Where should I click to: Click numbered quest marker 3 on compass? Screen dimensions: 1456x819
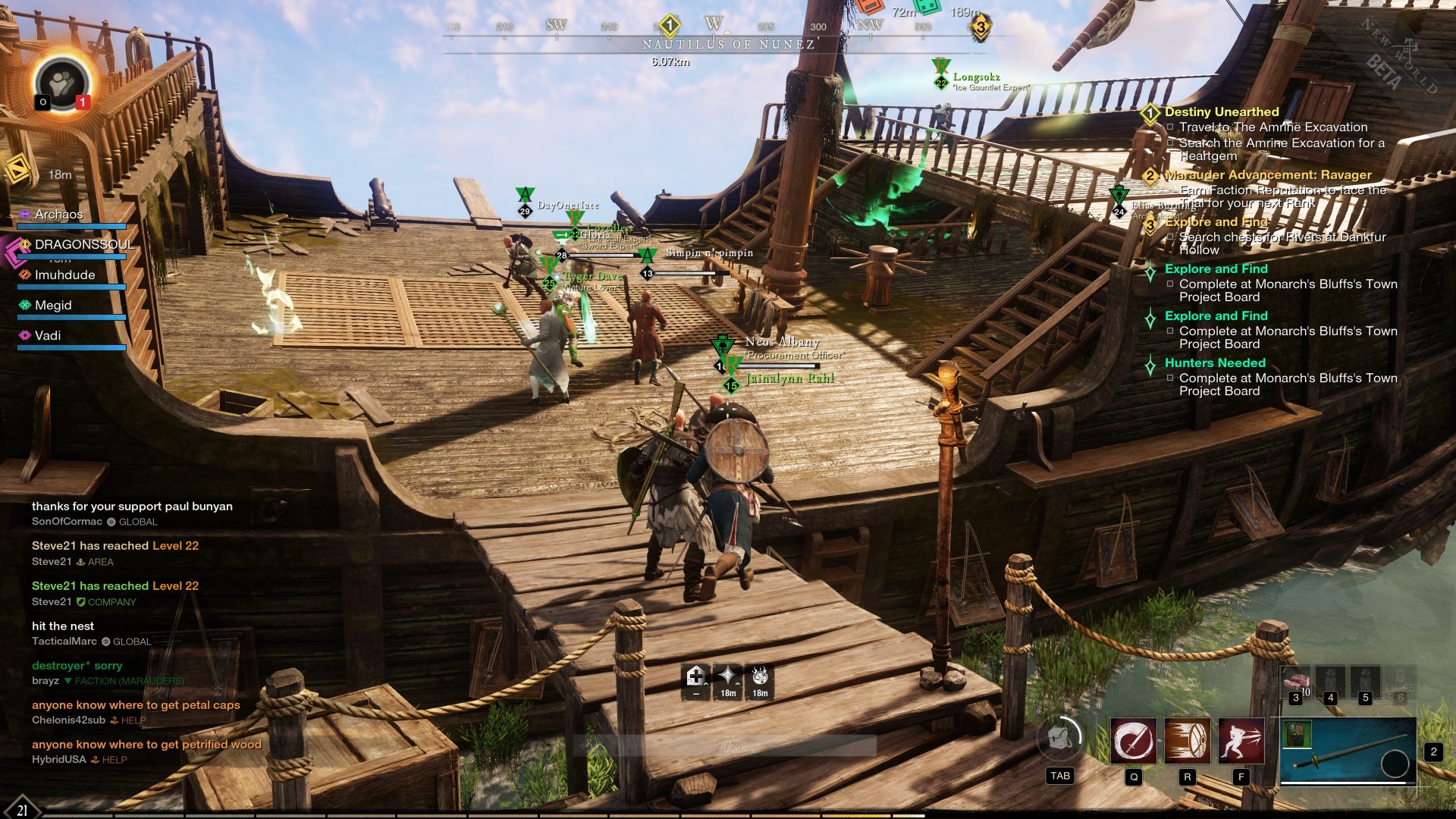(x=980, y=28)
